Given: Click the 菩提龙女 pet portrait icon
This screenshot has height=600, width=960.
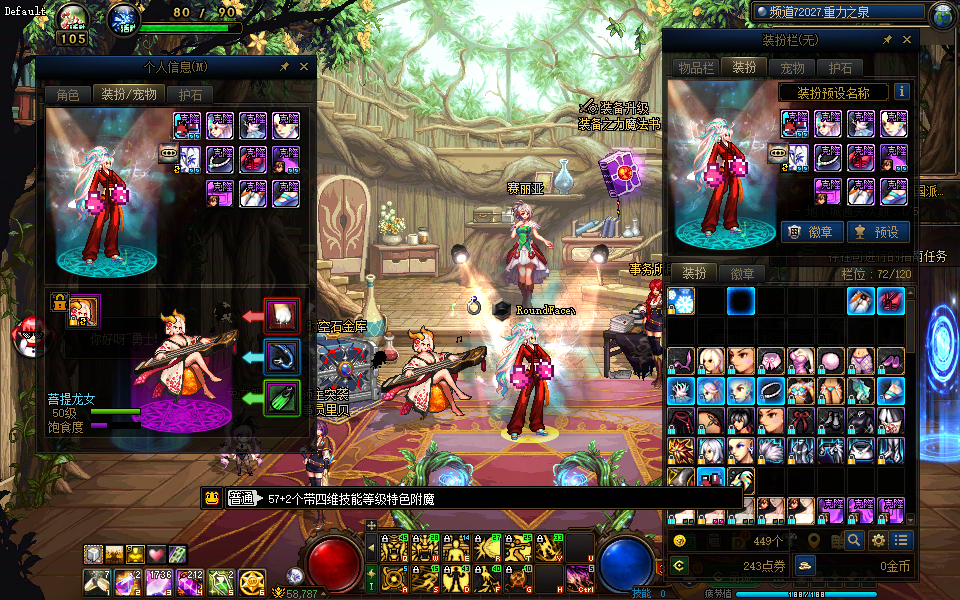Looking at the screenshot, I should tap(82, 311).
